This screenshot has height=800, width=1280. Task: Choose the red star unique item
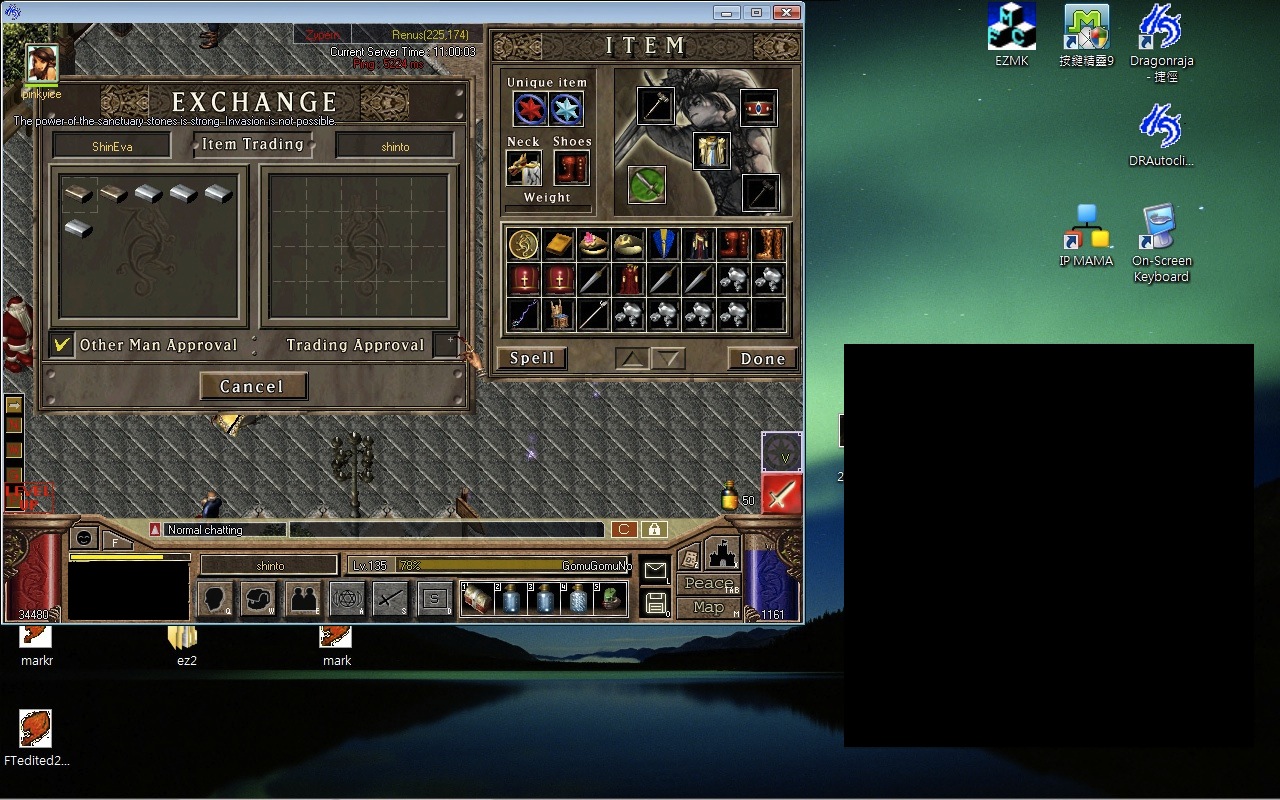(530, 109)
